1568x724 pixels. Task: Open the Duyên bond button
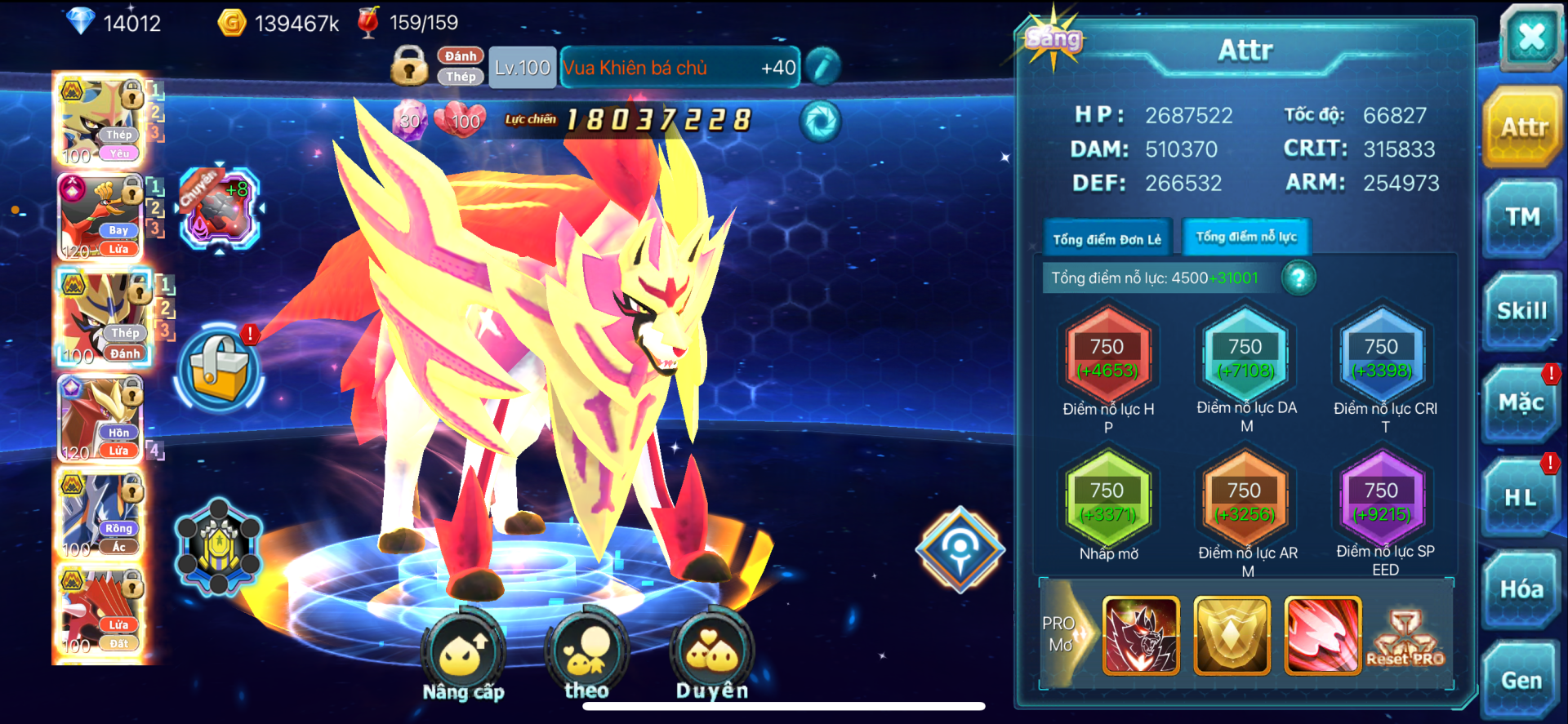[712, 651]
